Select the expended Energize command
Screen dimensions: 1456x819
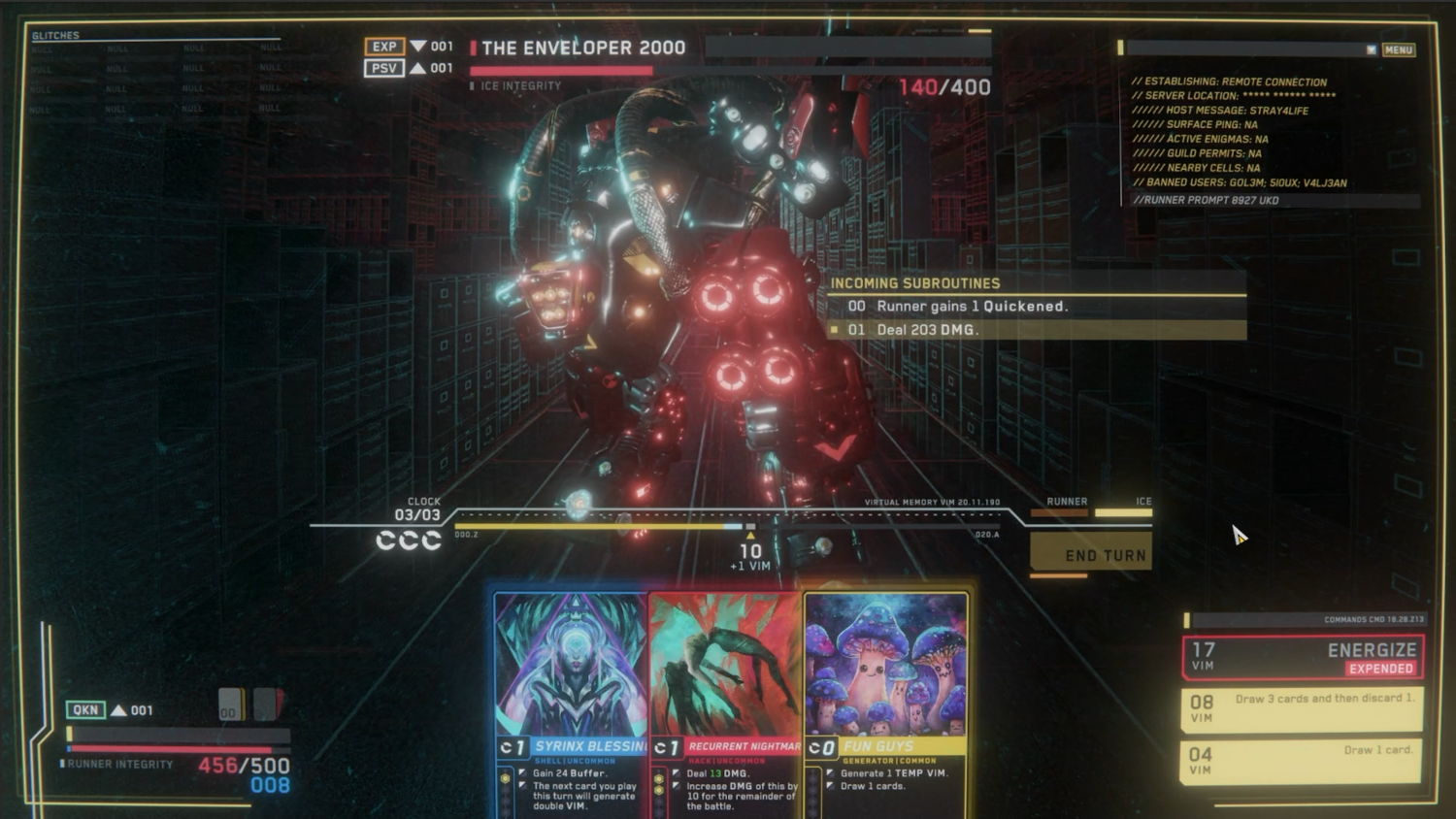click(x=1303, y=657)
